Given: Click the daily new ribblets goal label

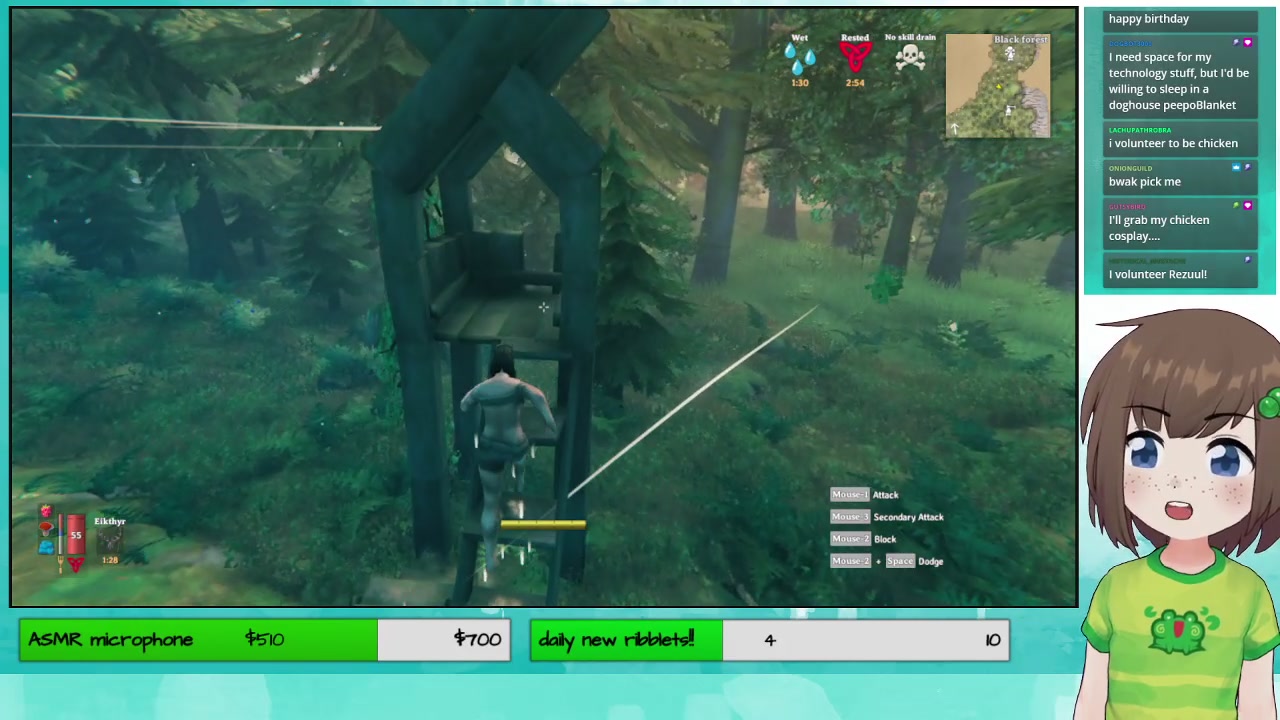Looking at the screenshot, I should pyautogui.click(x=616, y=640).
